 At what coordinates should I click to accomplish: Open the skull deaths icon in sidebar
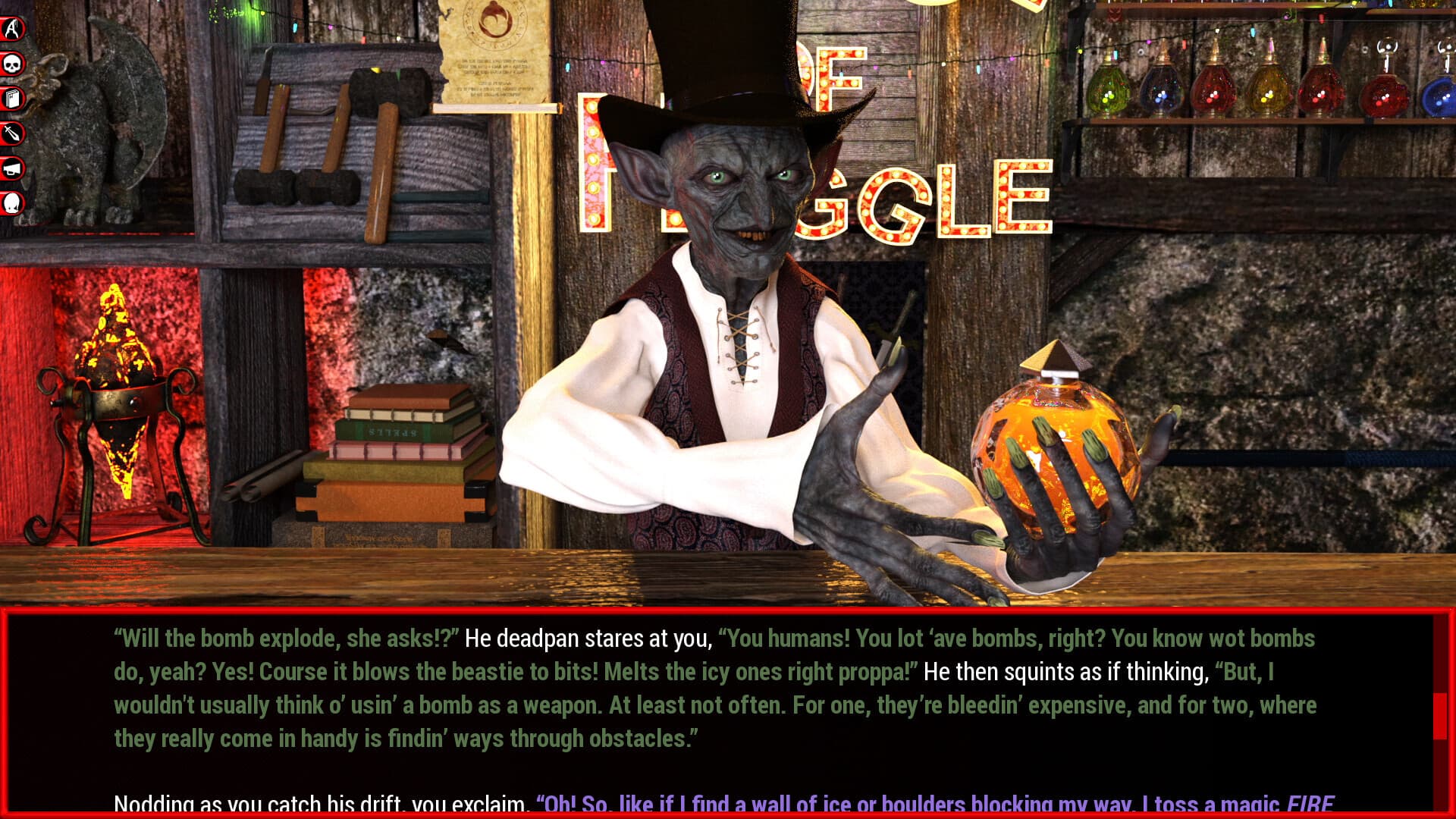coord(12,62)
